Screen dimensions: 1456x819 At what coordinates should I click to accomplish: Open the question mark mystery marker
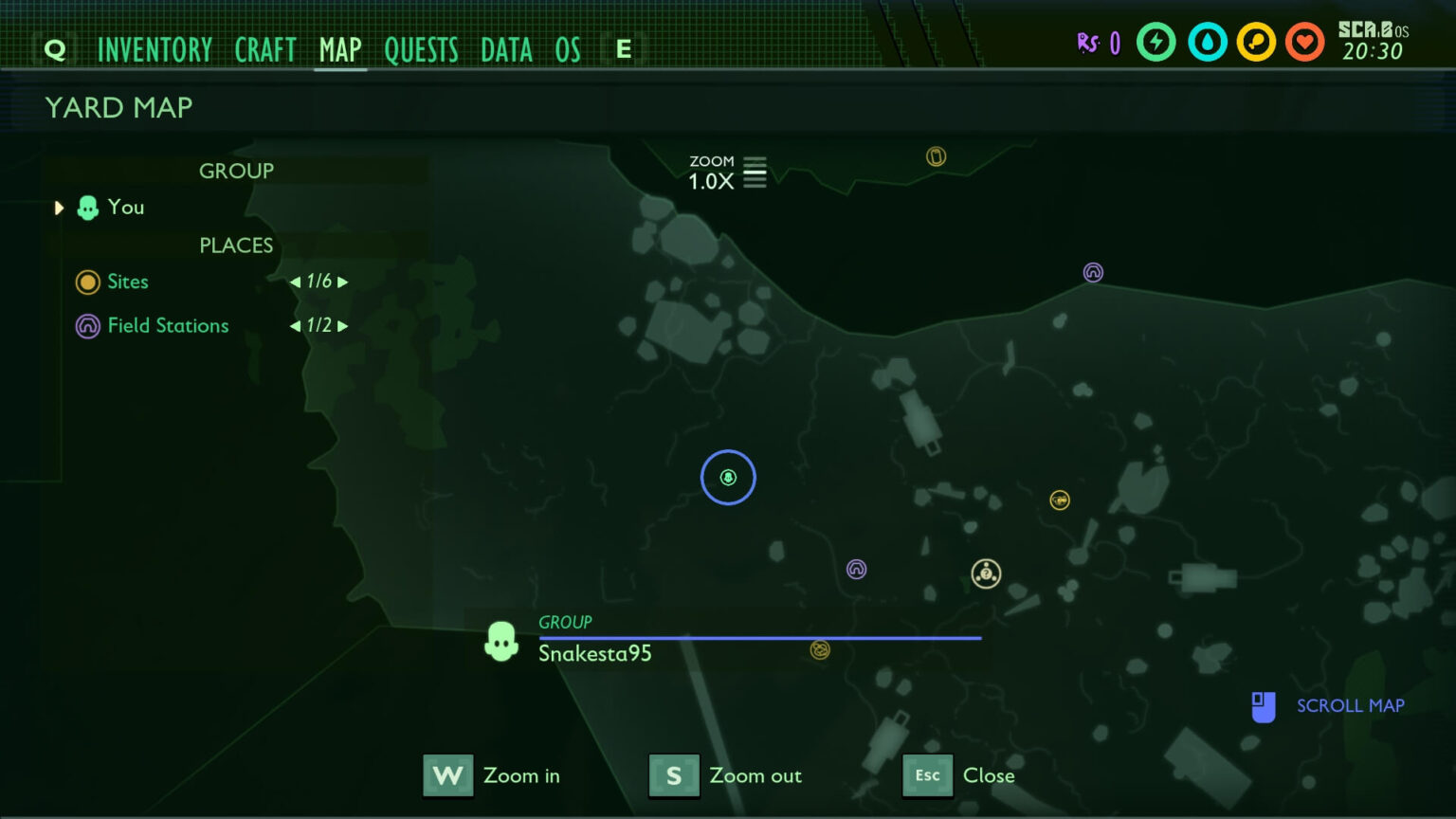pyautogui.click(x=986, y=573)
